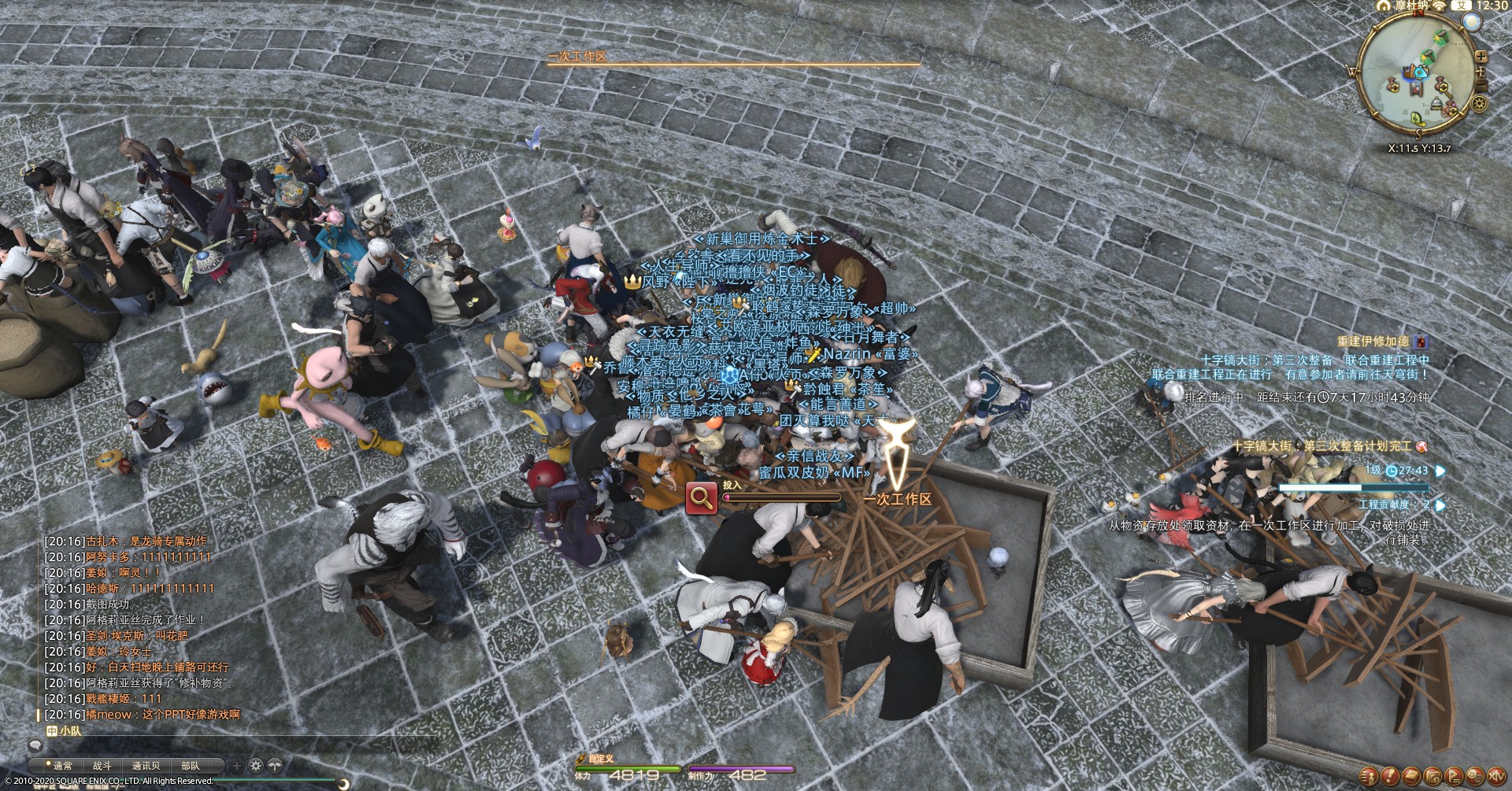
Task: Switch to the 部队 chat tab
Action: pos(190,765)
